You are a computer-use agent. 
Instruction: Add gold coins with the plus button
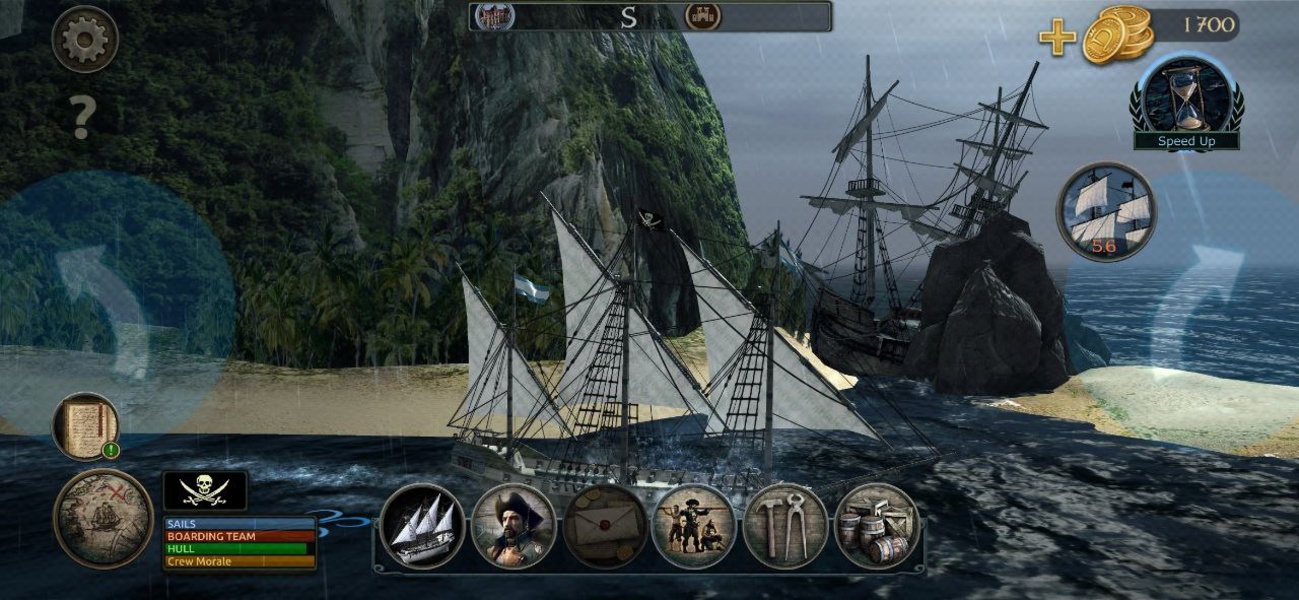(x=1057, y=38)
